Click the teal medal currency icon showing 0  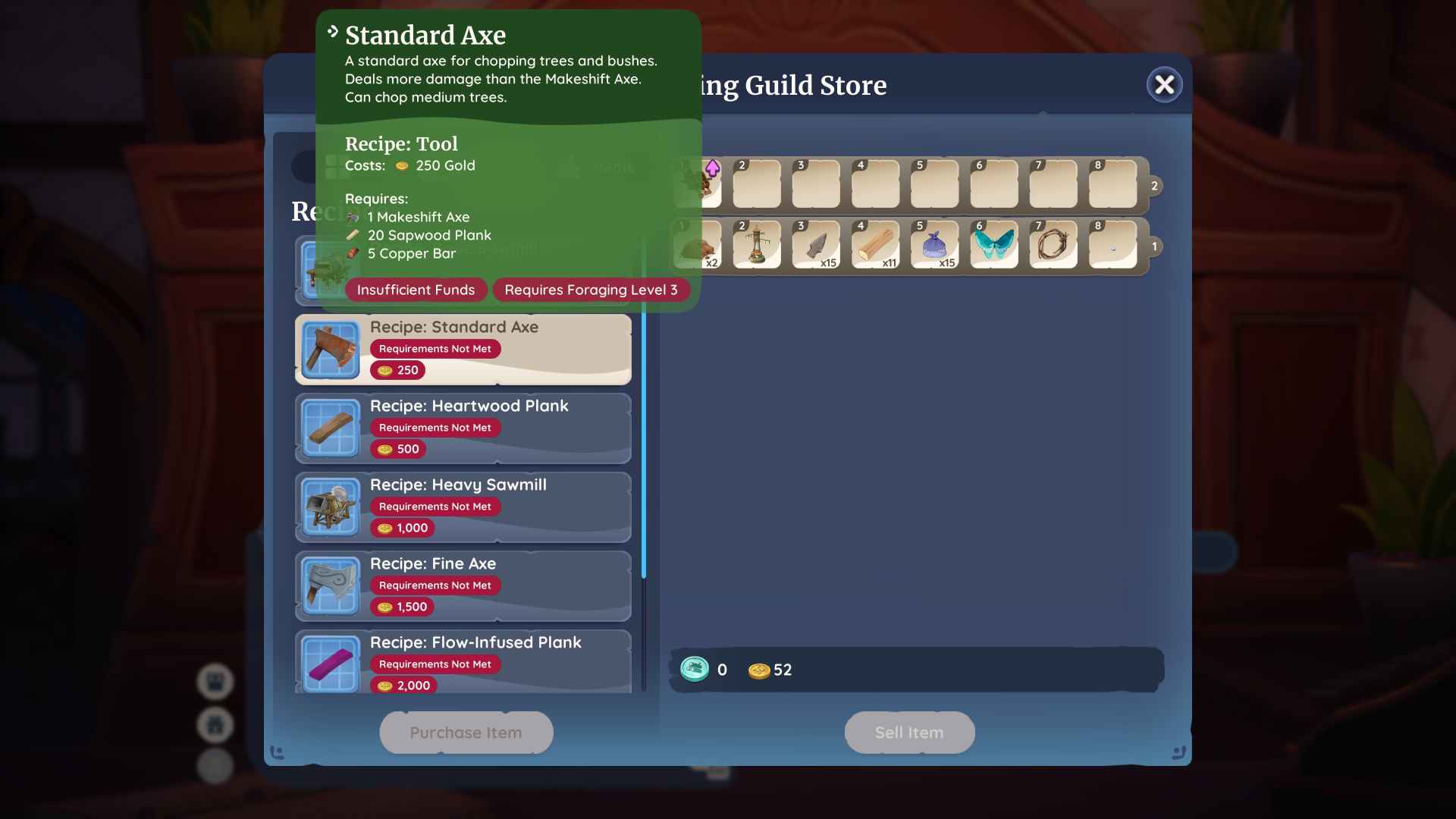tap(694, 670)
